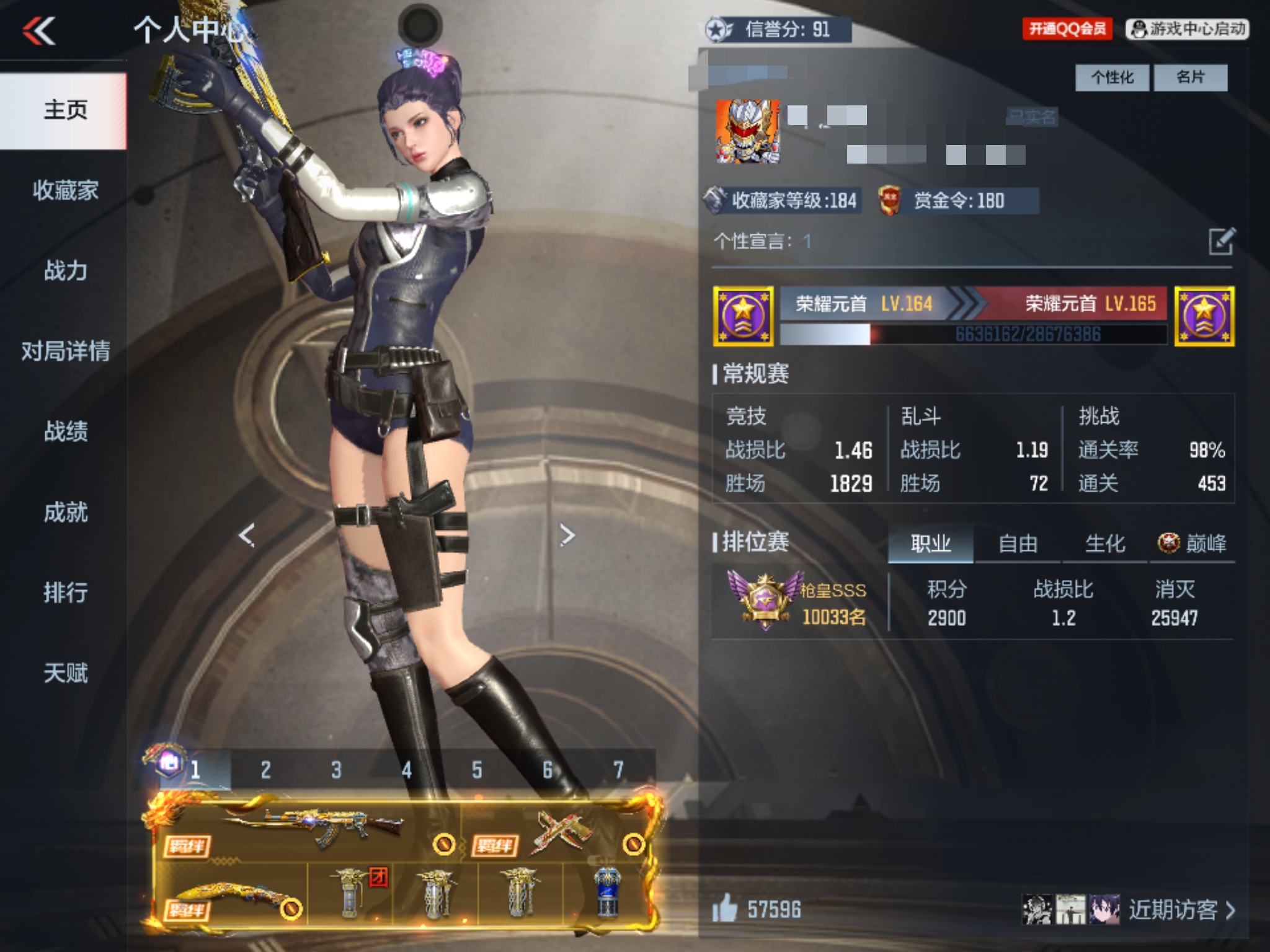Edit the personal declaration with pencil icon

pyautogui.click(x=1222, y=241)
